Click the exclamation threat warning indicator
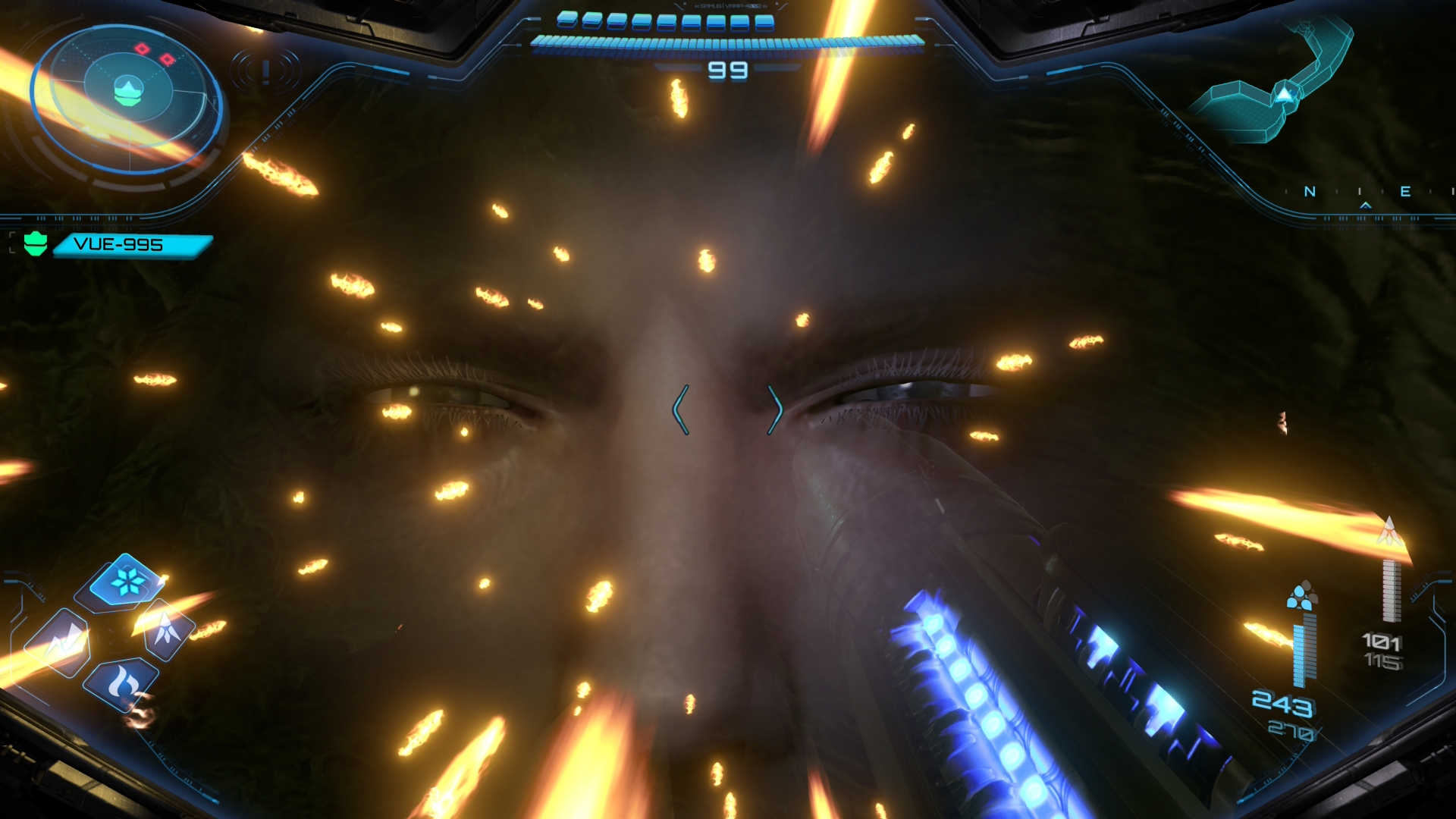 (x=265, y=72)
